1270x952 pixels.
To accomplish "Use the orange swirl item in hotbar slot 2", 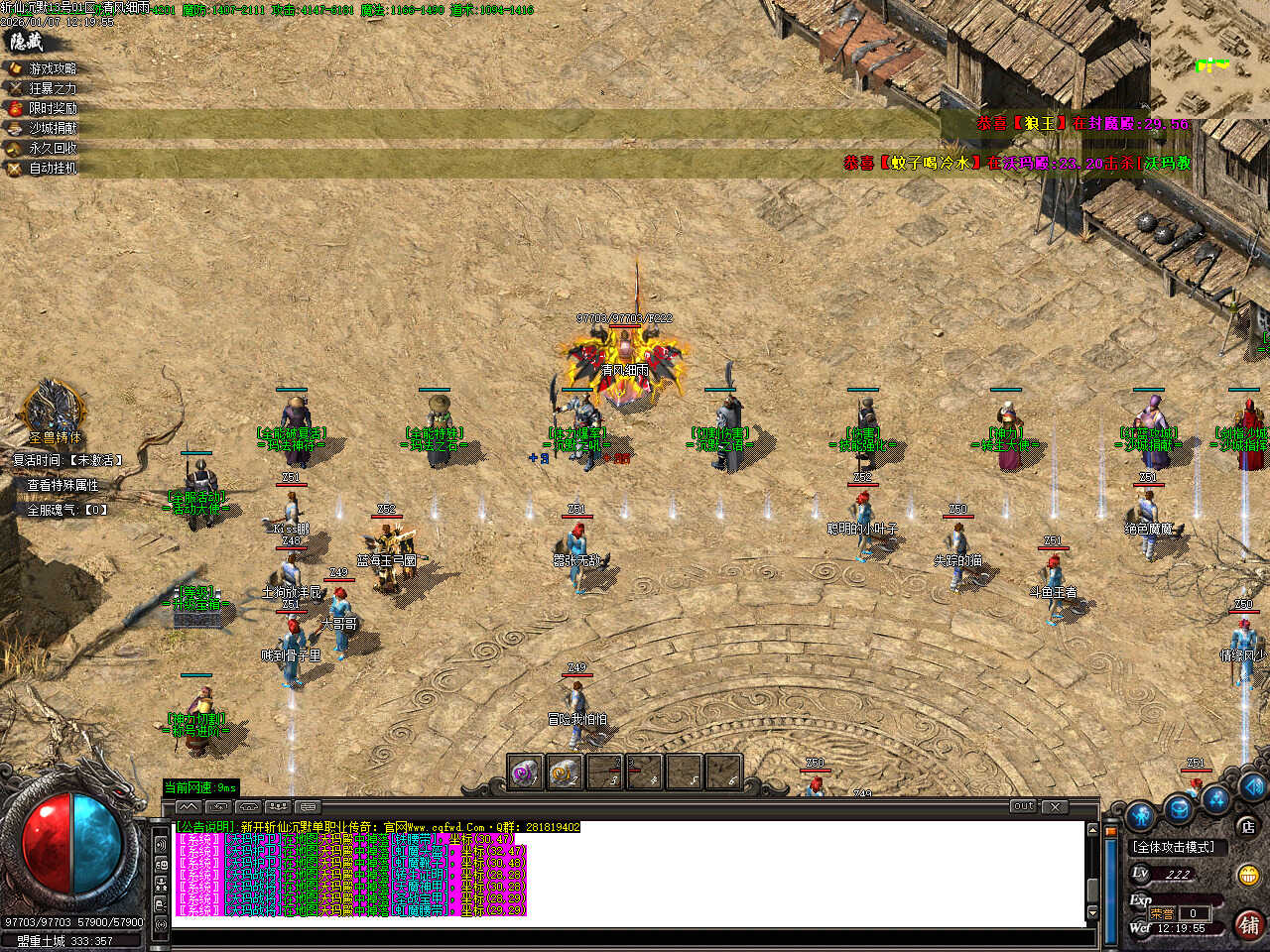I will 564,772.
